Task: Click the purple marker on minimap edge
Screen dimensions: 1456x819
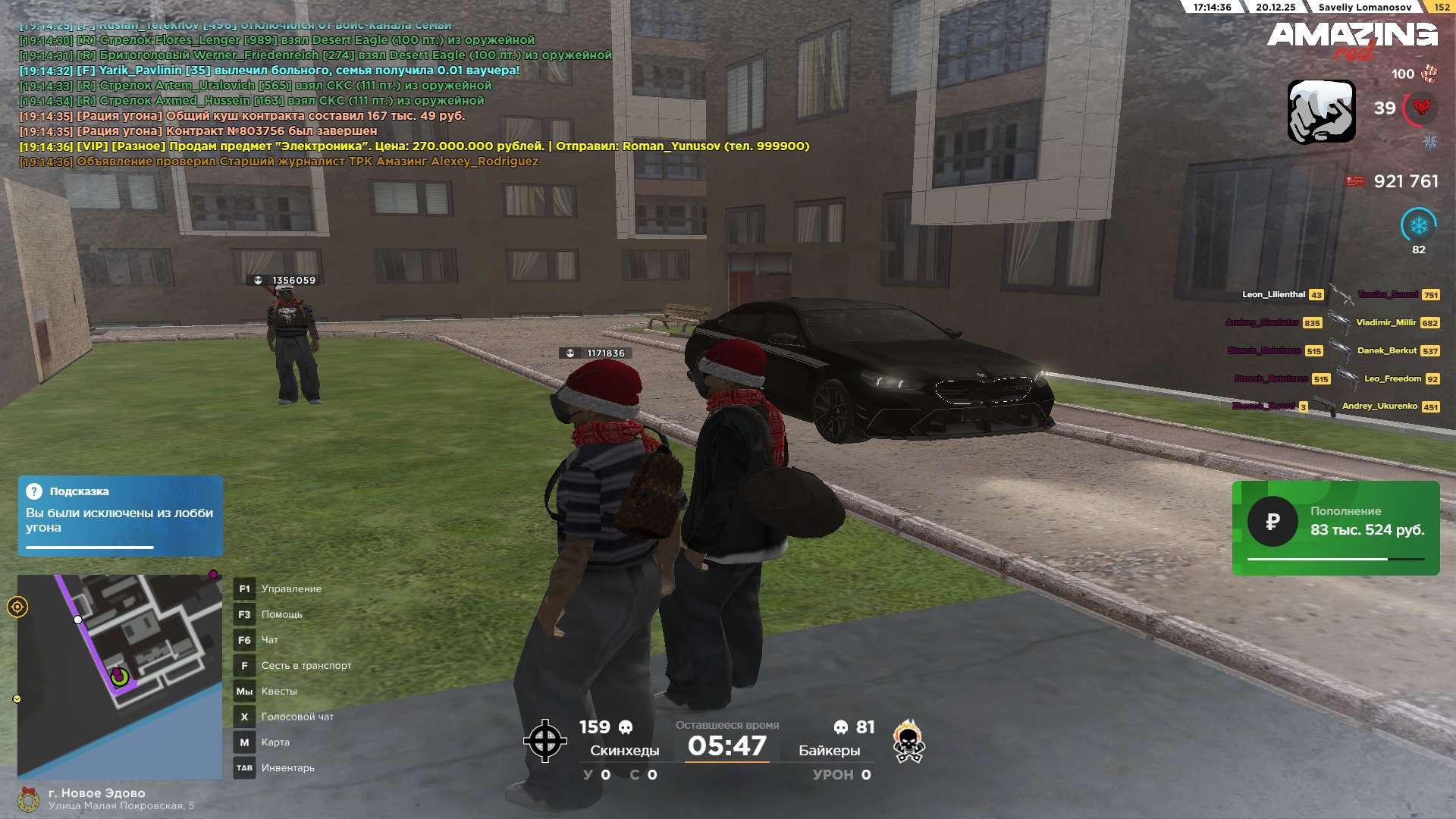Action: pos(213,575)
